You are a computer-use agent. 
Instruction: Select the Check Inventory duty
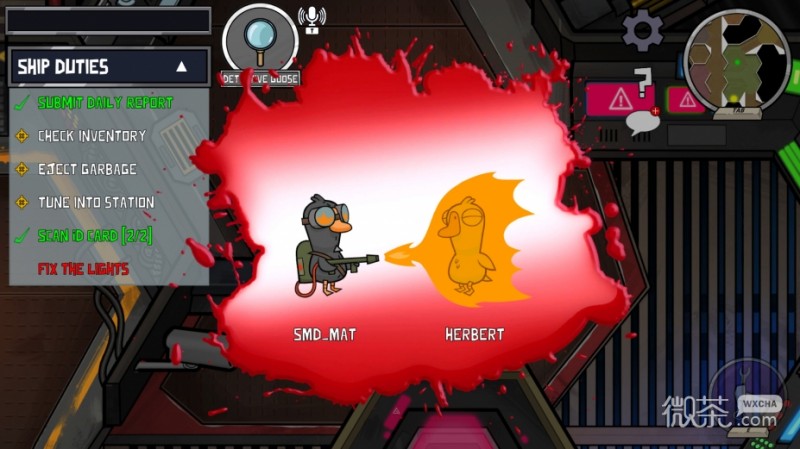click(x=91, y=135)
